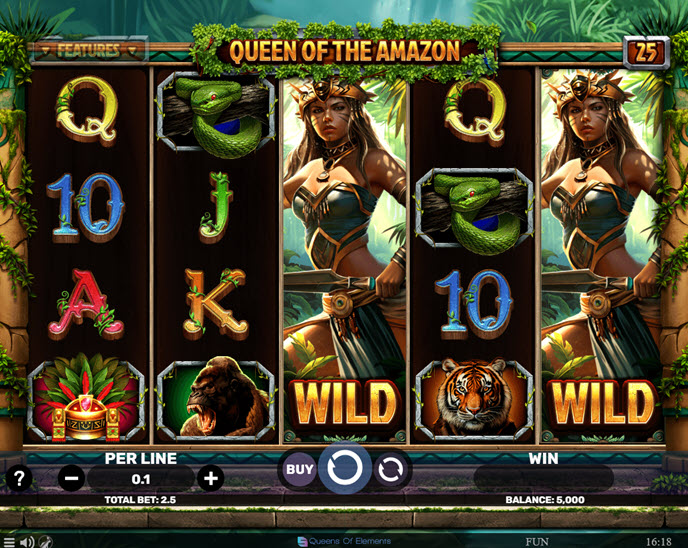Image resolution: width=688 pixels, height=548 pixels.
Task: Increase the bet per line
Action: (210, 478)
